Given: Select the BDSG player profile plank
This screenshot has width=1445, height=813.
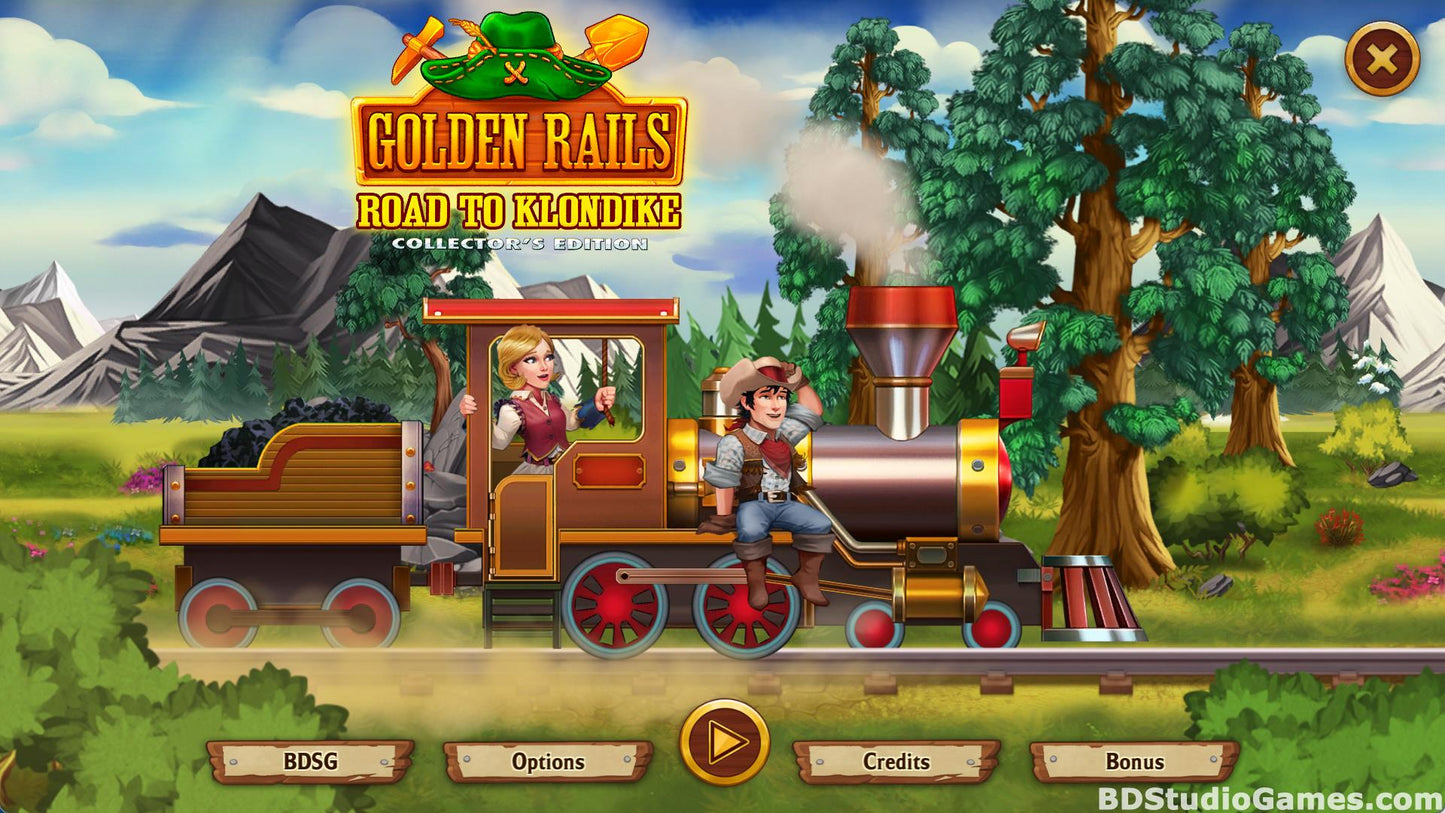Looking at the screenshot, I should click(310, 762).
